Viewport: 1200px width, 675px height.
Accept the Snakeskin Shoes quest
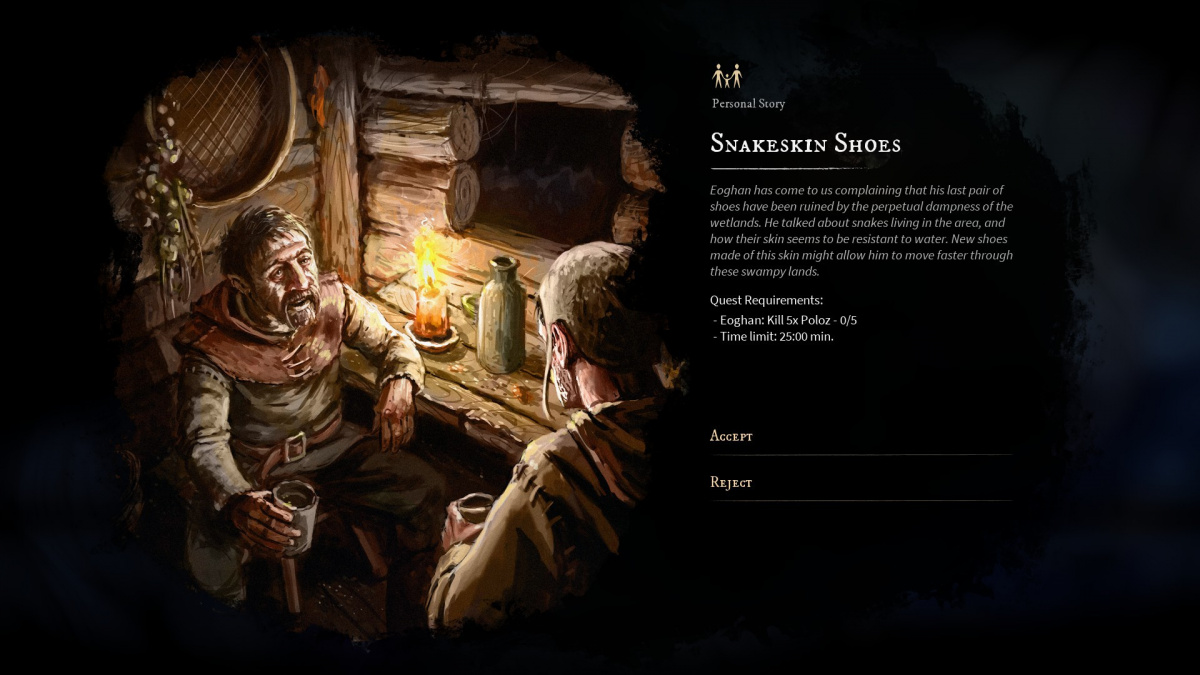pyautogui.click(x=732, y=436)
